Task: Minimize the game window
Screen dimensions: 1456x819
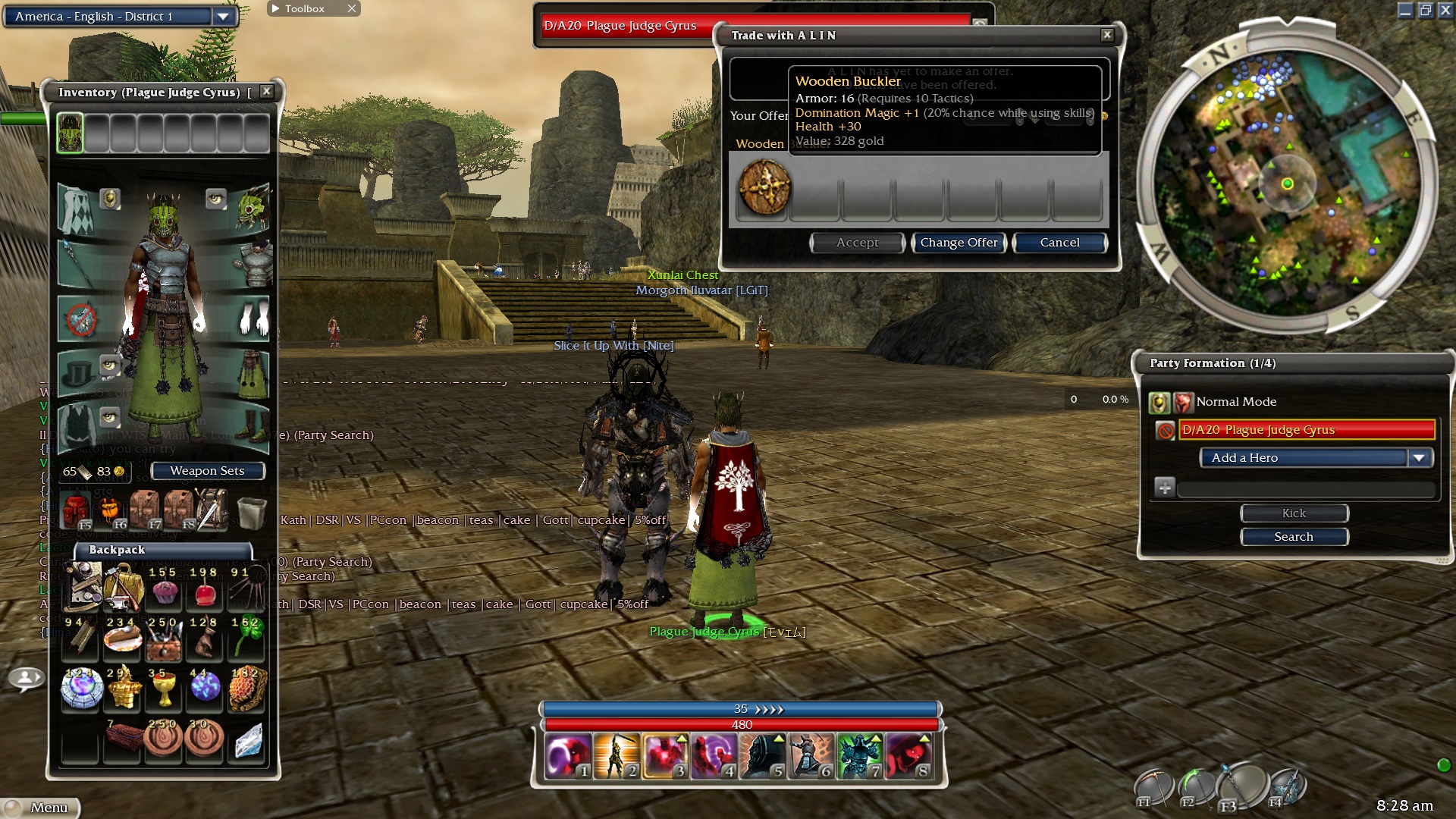Action: tap(1405, 10)
